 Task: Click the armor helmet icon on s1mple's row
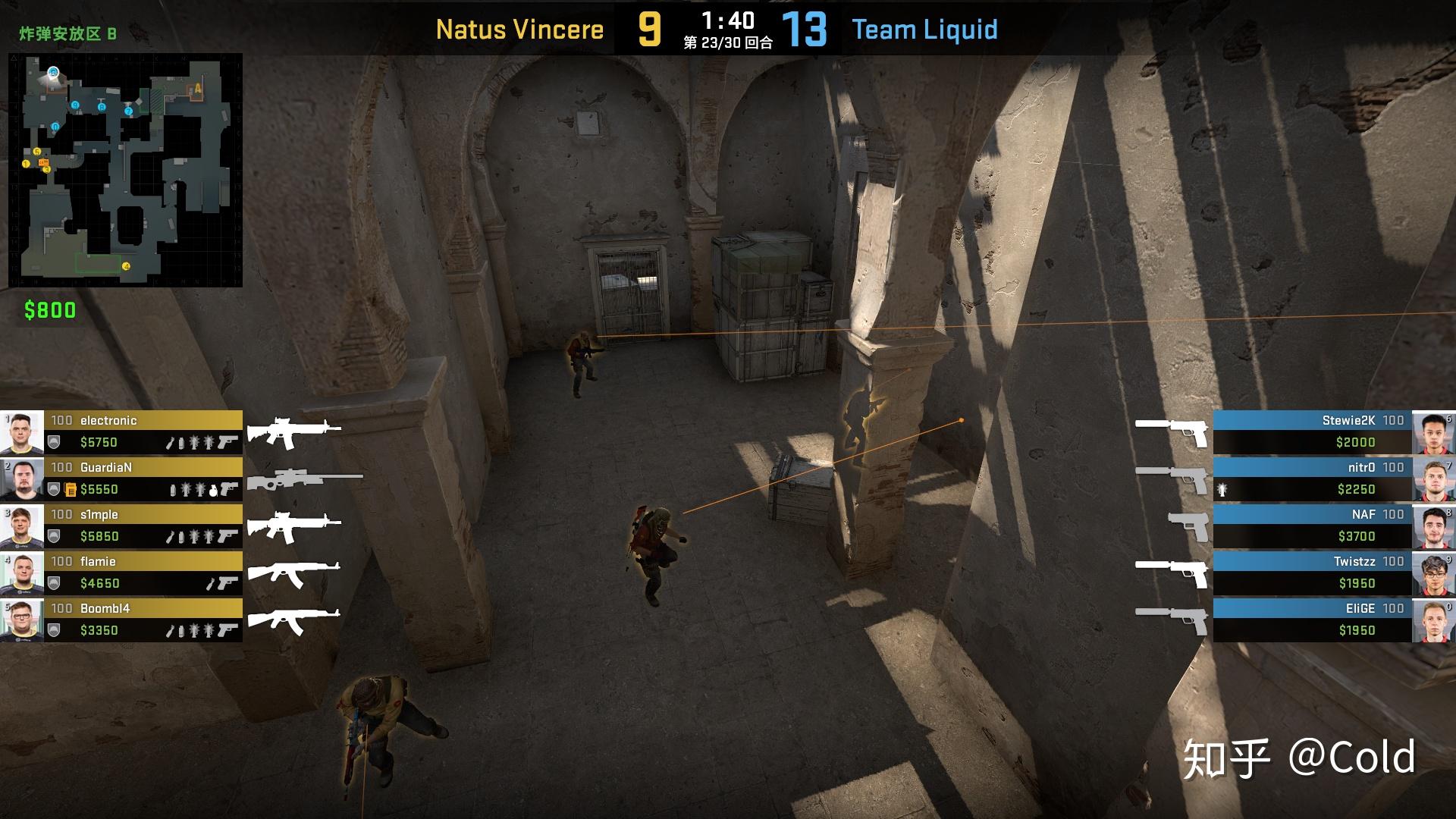53,537
